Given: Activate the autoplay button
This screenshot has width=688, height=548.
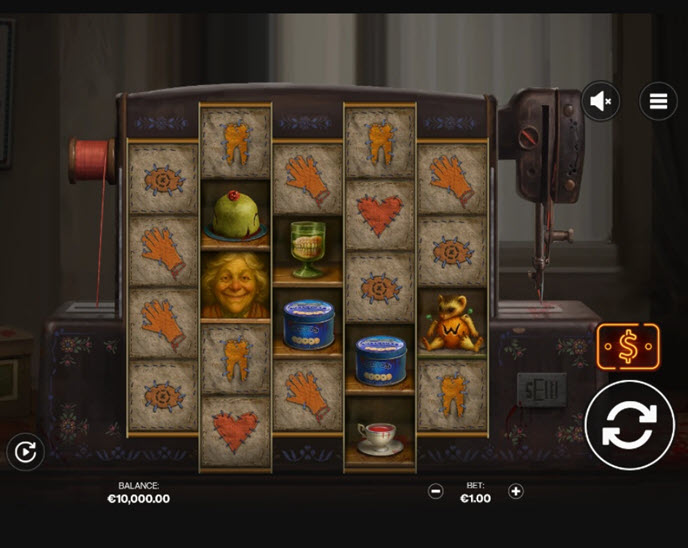Looking at the screenshot, I should 25,453.
